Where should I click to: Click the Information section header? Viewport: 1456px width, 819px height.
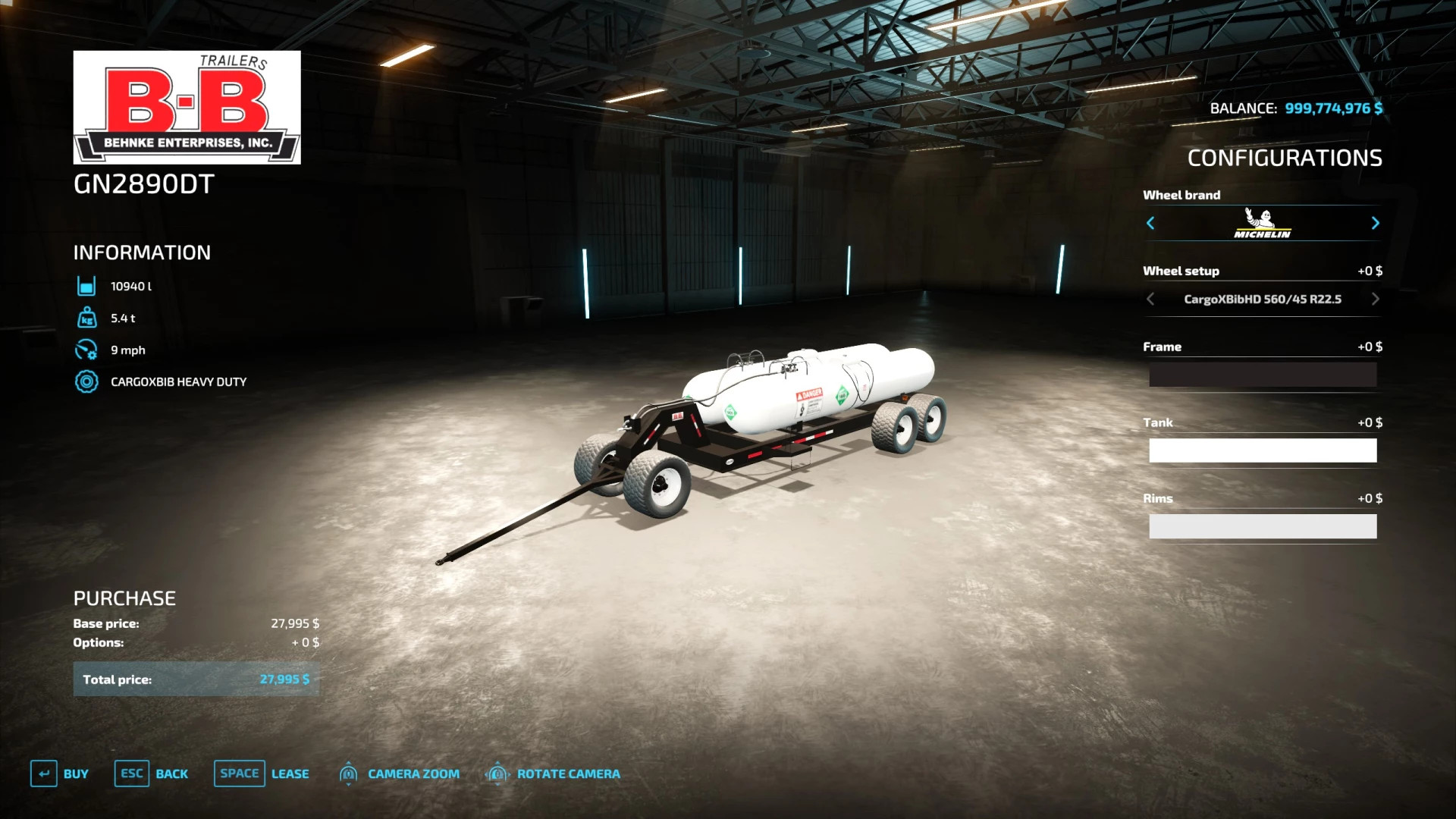[x=141, y=253]
